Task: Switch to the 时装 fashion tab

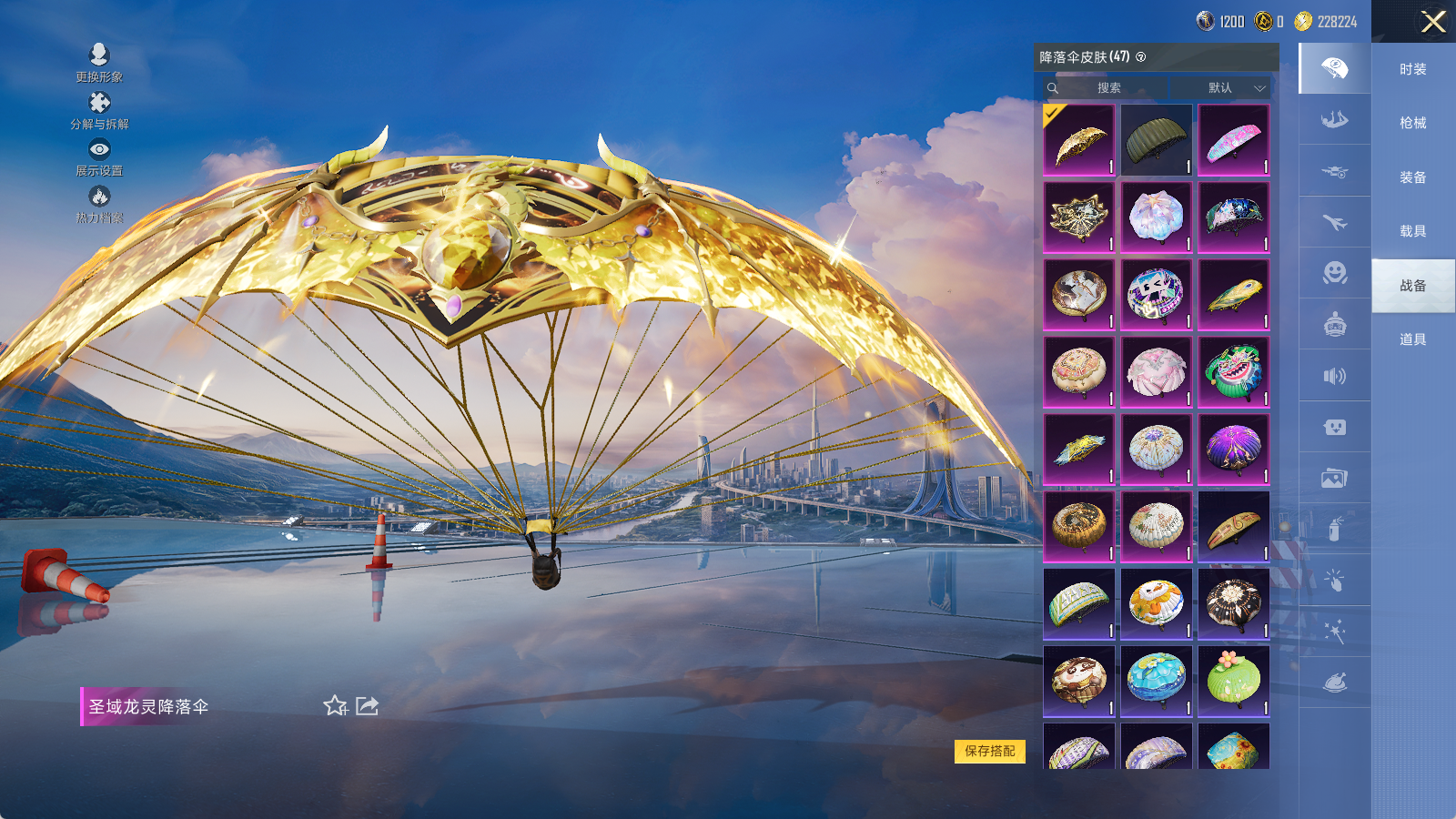Action: coord(1412,69)
